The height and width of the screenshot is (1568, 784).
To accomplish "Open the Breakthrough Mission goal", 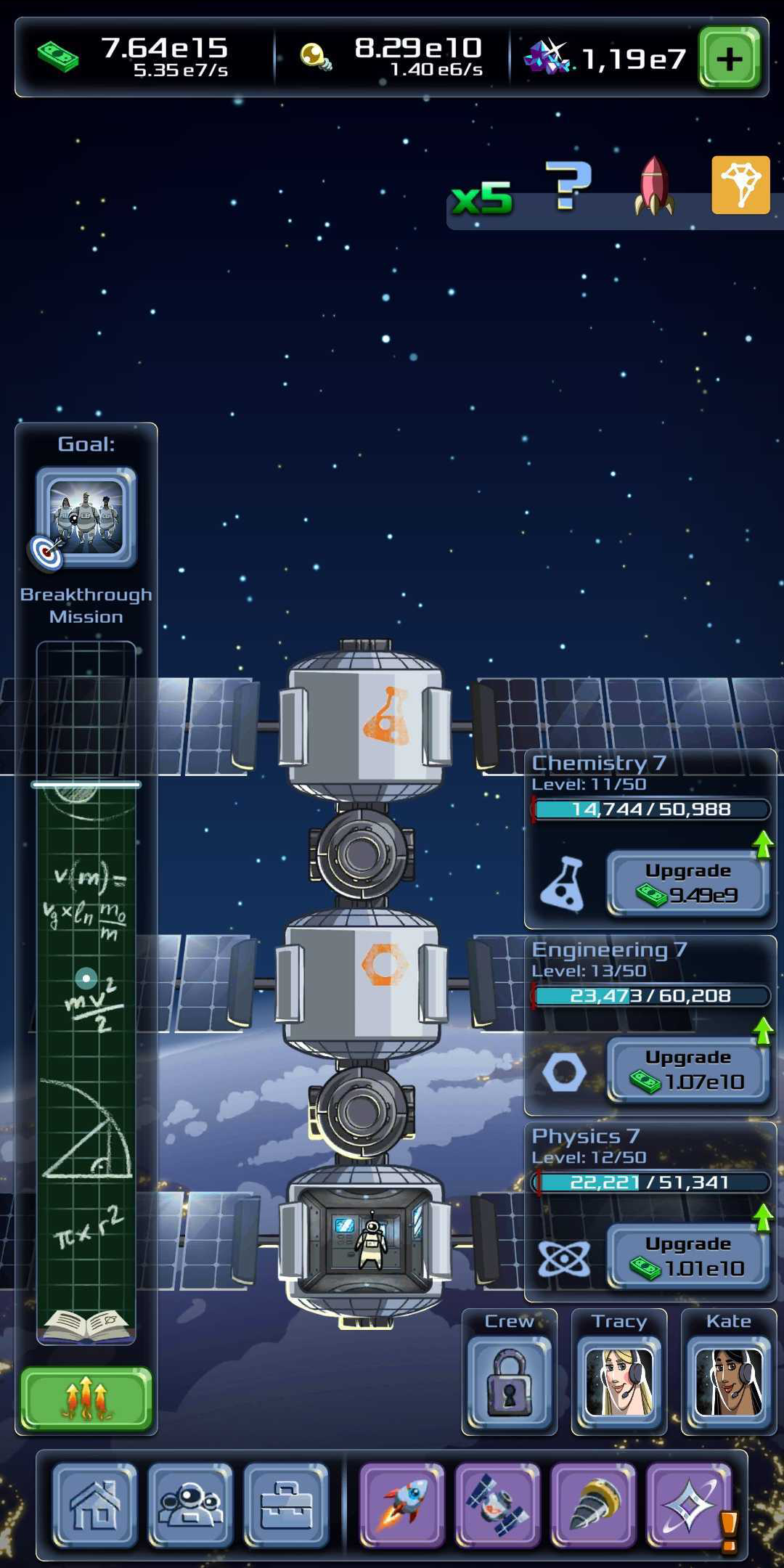I will pyautogui.click(x=86, y=518).
